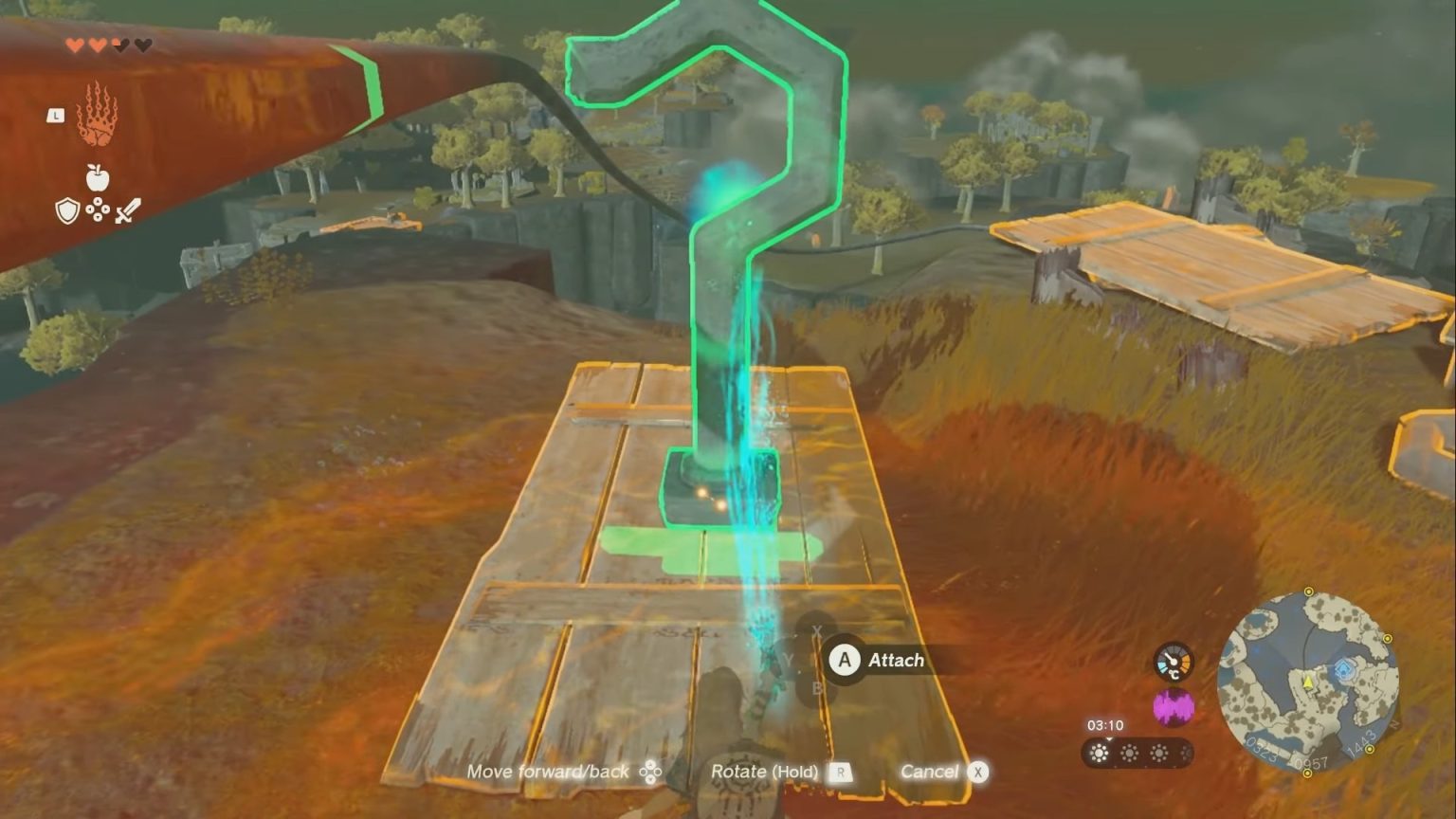Click the L button prompt badge
Viewport: 1456px width, 819px height.
(x=56, y=116)
